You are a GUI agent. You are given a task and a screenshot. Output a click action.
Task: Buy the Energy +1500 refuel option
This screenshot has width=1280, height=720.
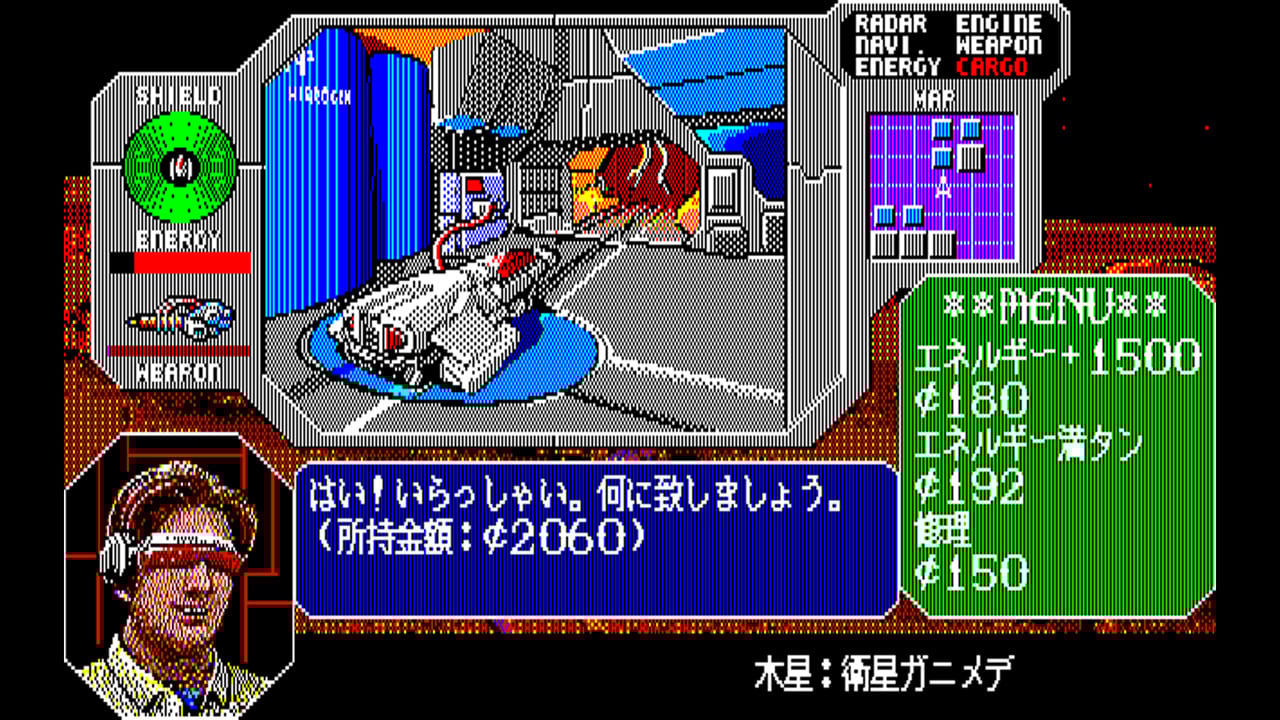coord(1057,357)
